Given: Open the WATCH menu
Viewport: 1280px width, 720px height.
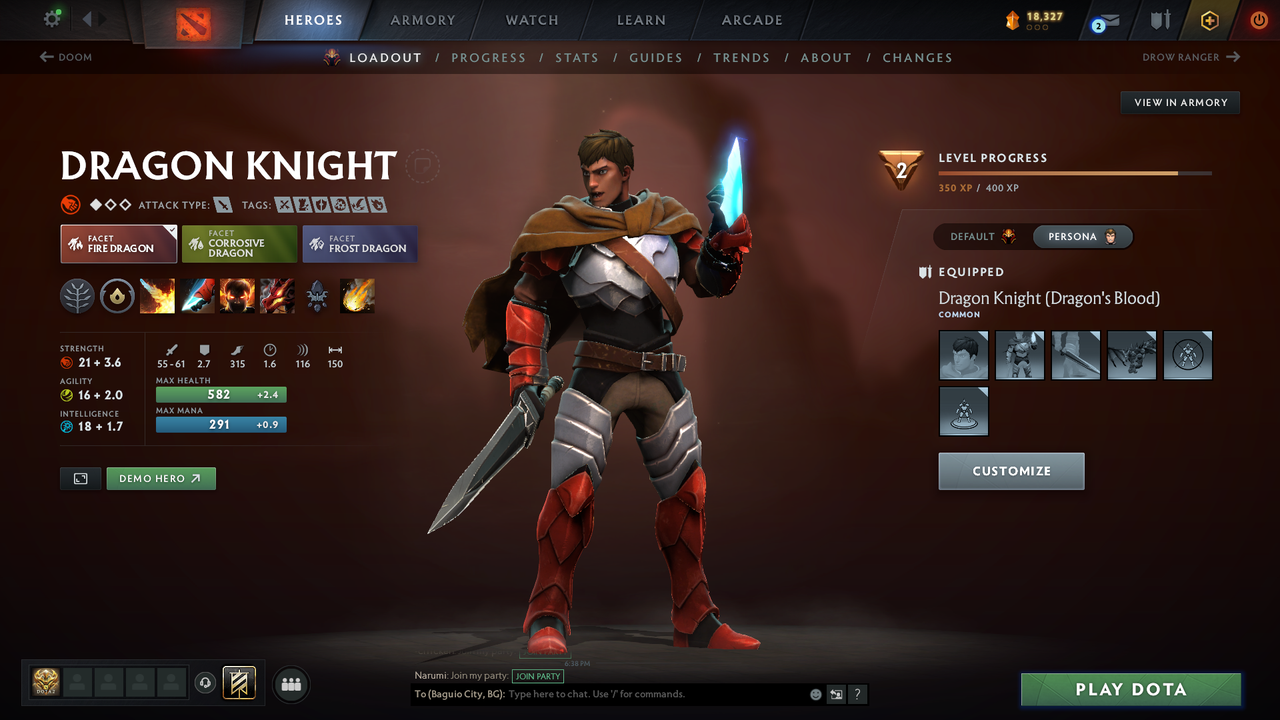Looking at the screenshot, I should 531,20.
